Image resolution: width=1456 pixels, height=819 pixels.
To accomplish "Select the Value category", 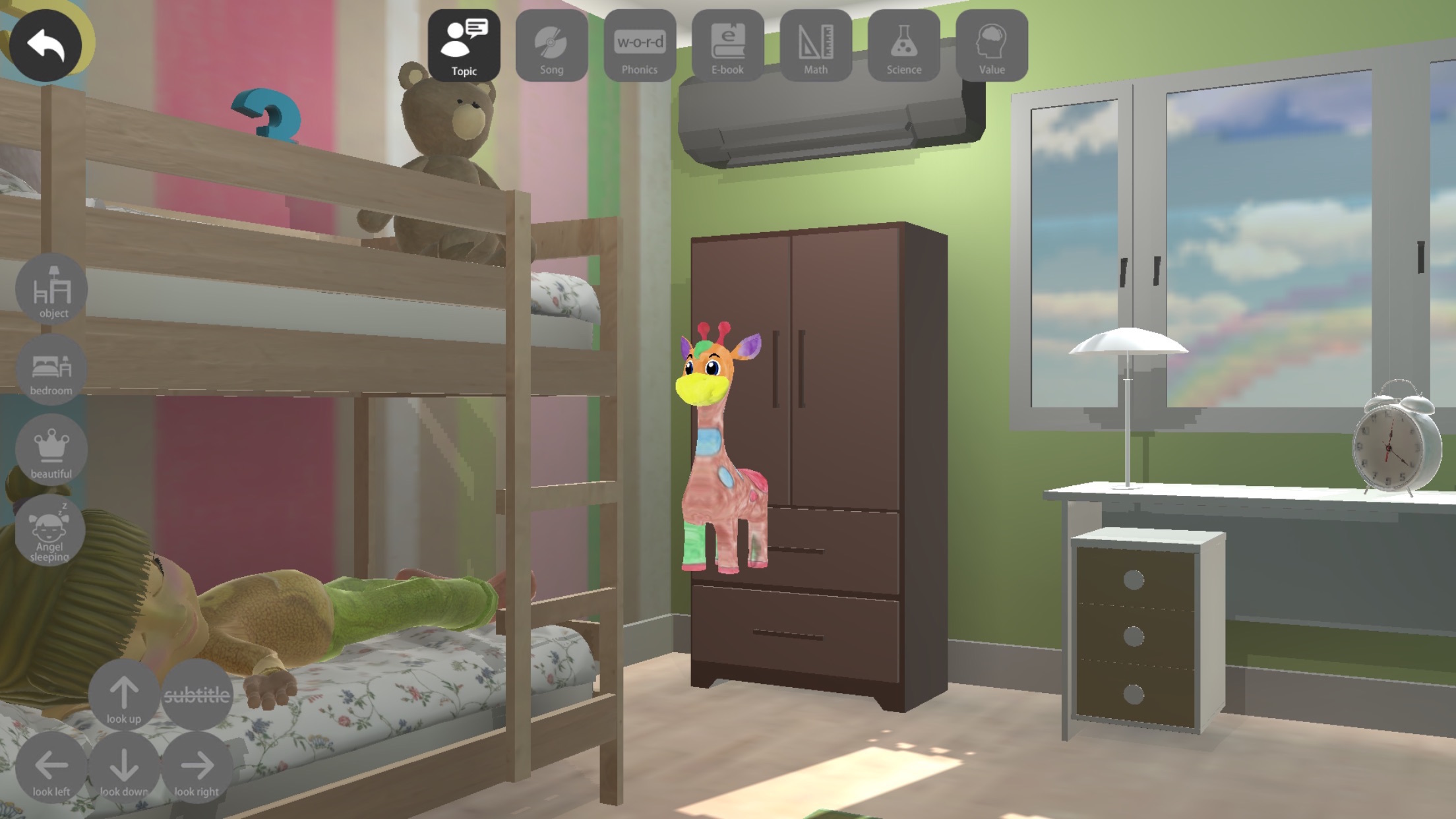I will click(992, 45).
